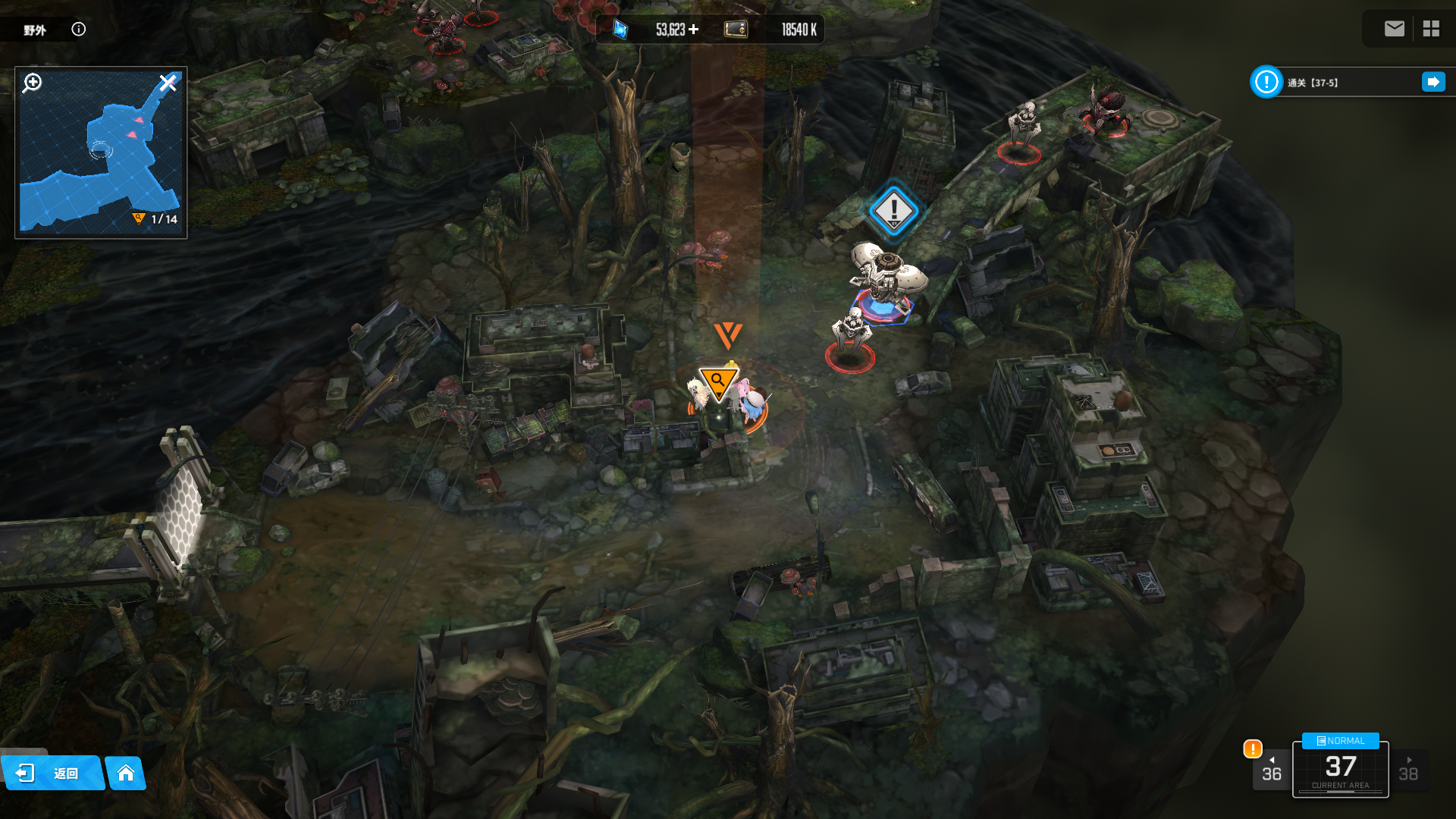Go to the home screen icon
Image resolution: width=1456 pixels, height=819 pixels.
point(126,773)
